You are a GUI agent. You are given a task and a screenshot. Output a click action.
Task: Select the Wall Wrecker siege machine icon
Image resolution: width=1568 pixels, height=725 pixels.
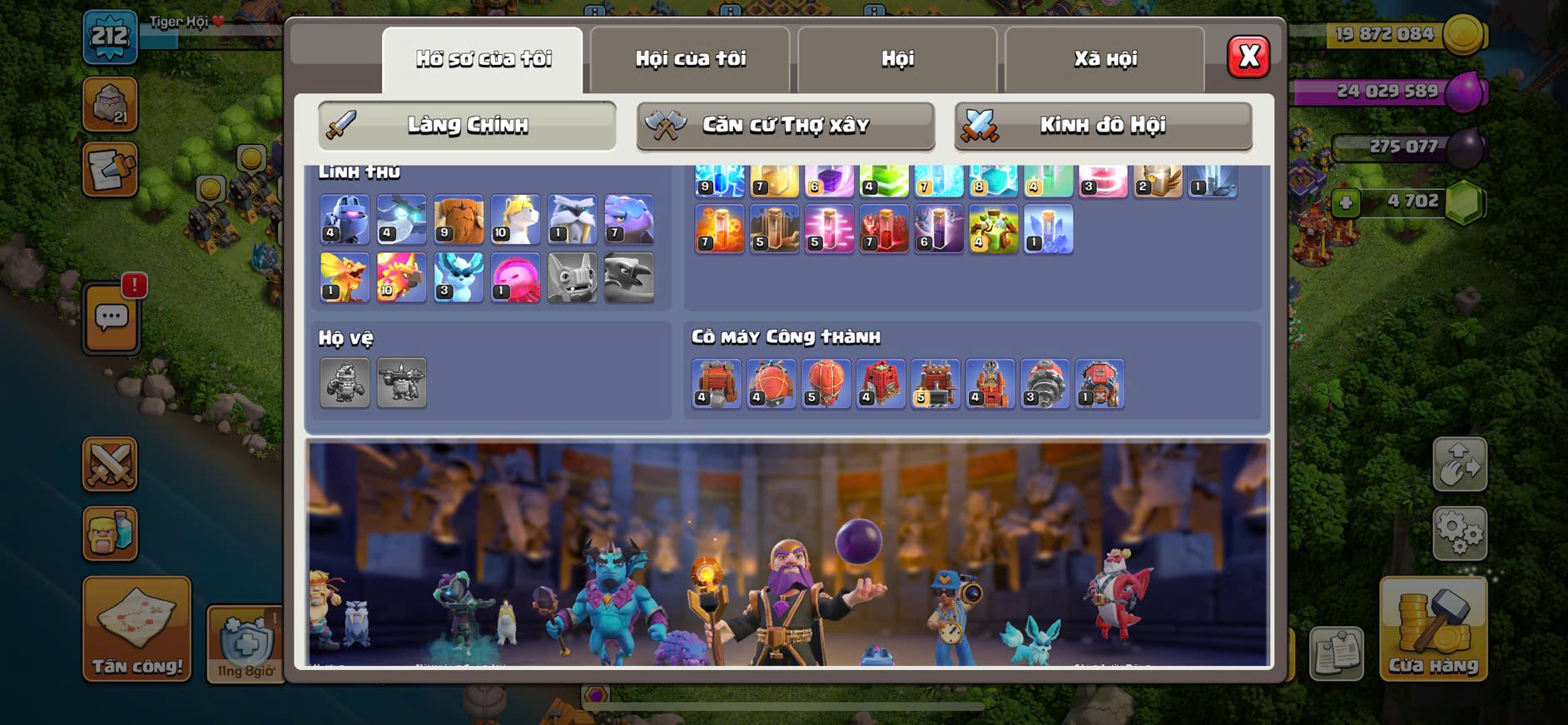point(717,384)
